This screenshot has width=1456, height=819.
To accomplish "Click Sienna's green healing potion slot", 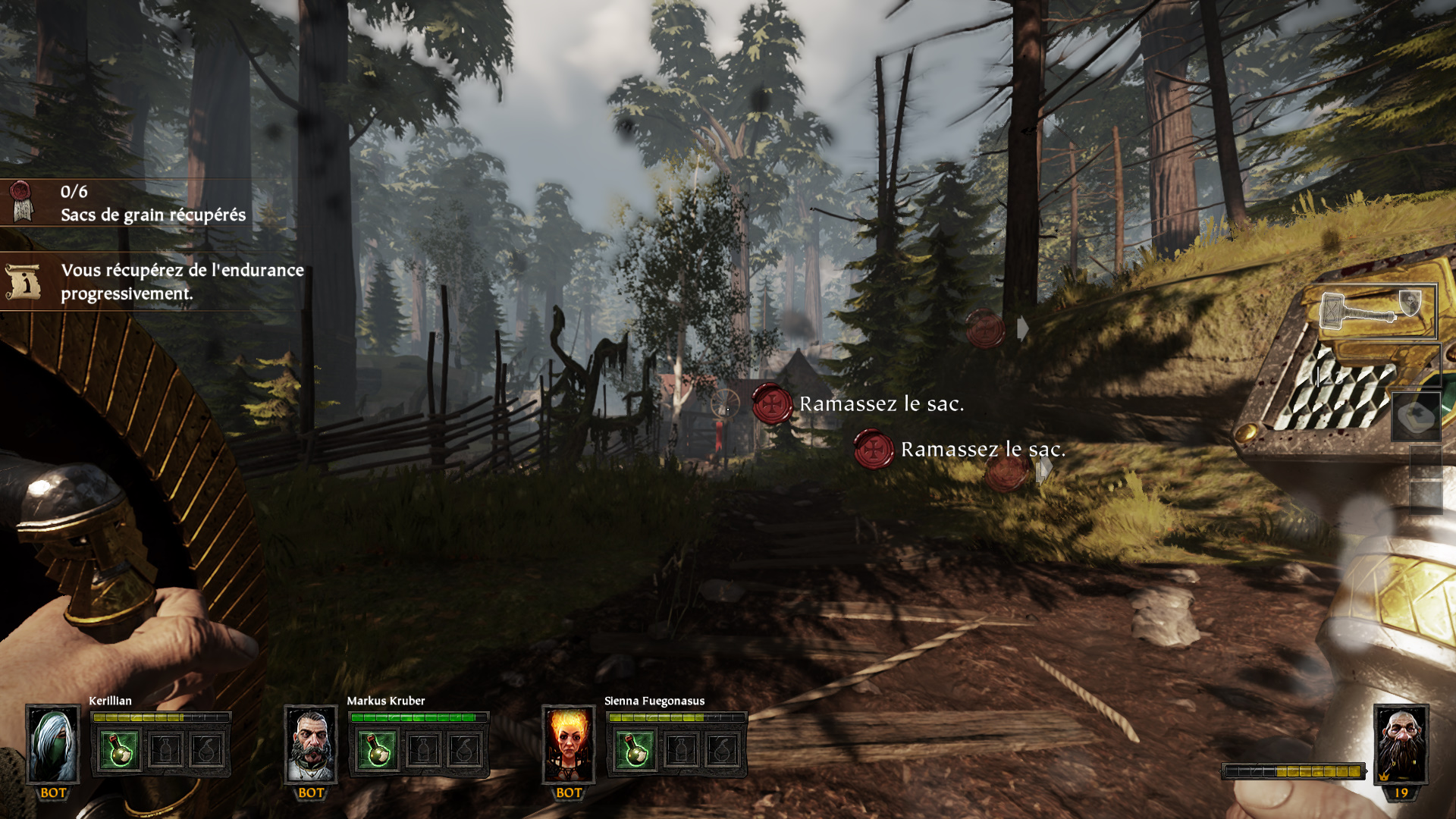I will pyautogui.click(x=635, y=750).
